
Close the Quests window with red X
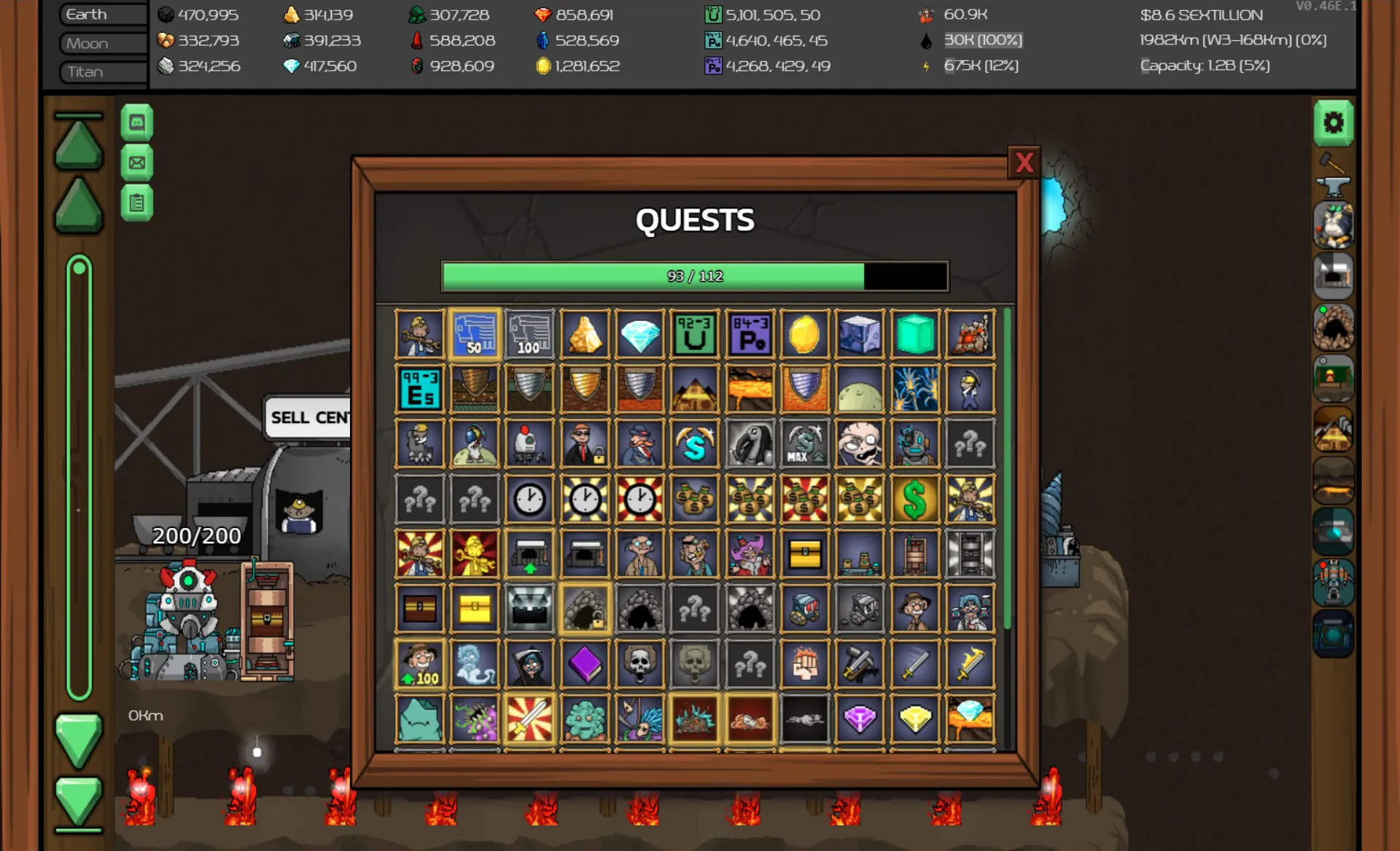coord(1025,163)
